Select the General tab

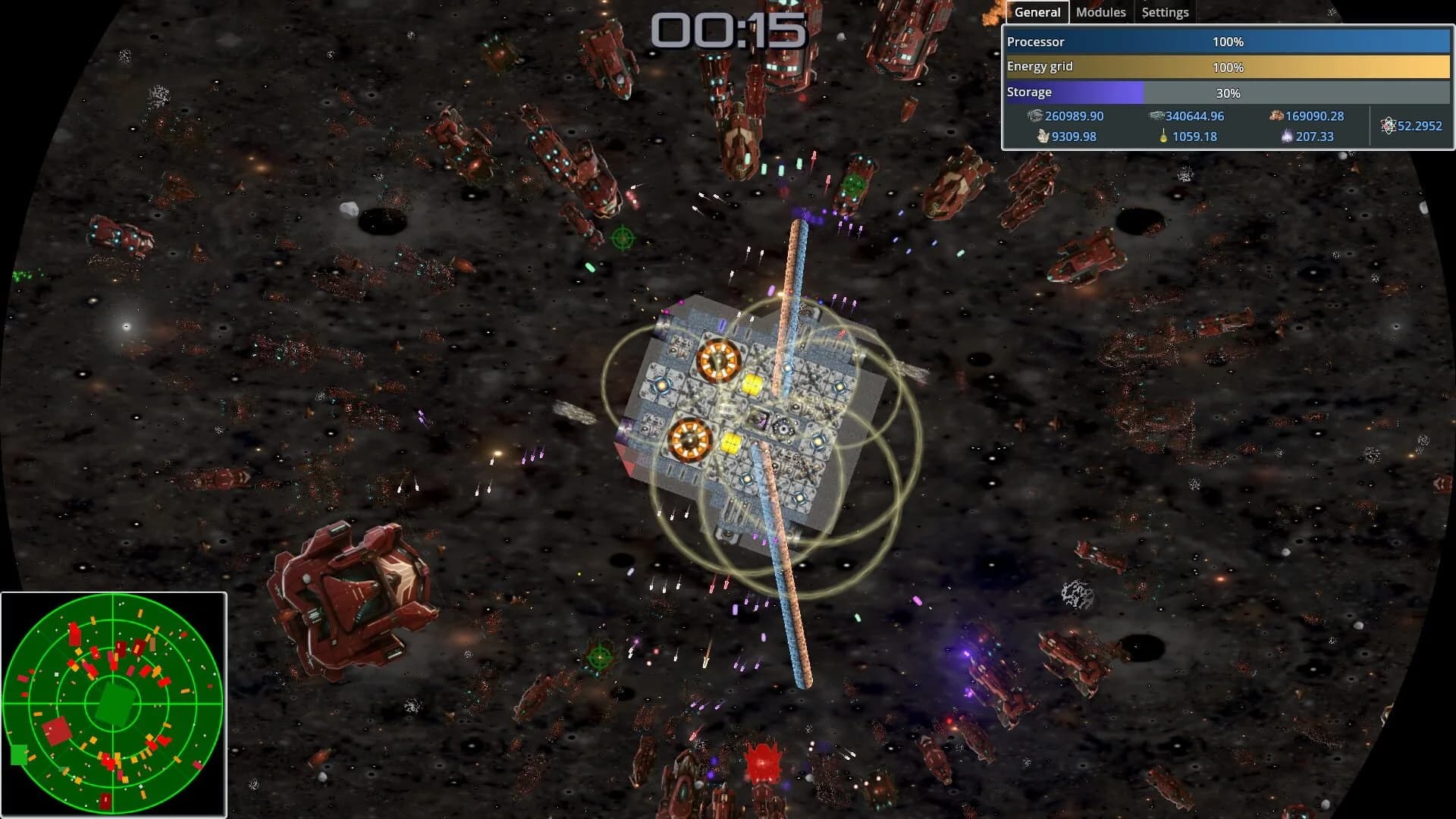[1036, 11]
